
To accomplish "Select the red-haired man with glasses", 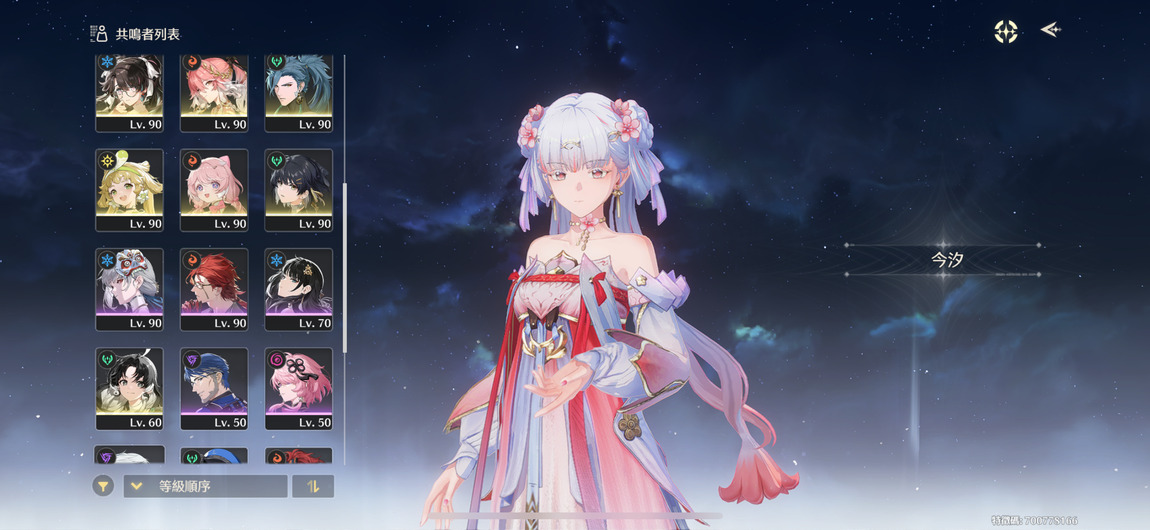I will 214,289.
